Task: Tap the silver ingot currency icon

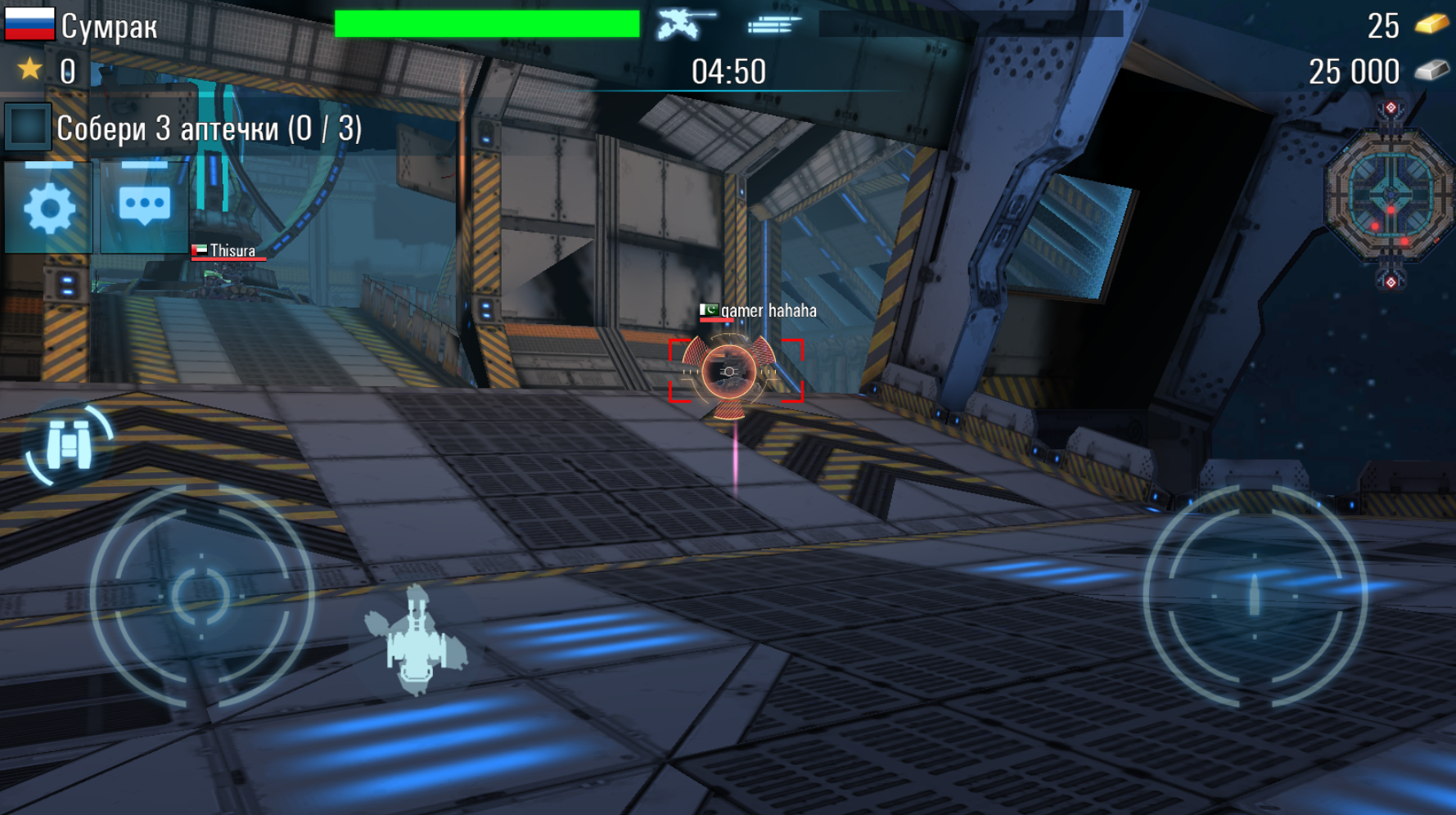Action: tap(1431, 71)
